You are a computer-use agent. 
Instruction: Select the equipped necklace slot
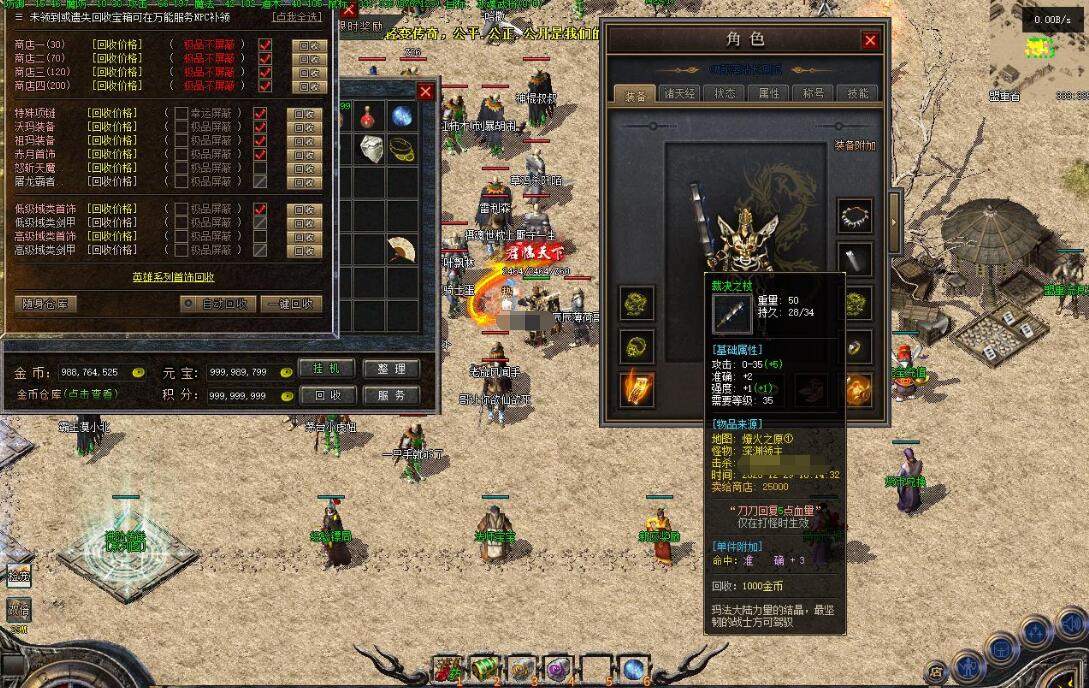pos(855,215)
